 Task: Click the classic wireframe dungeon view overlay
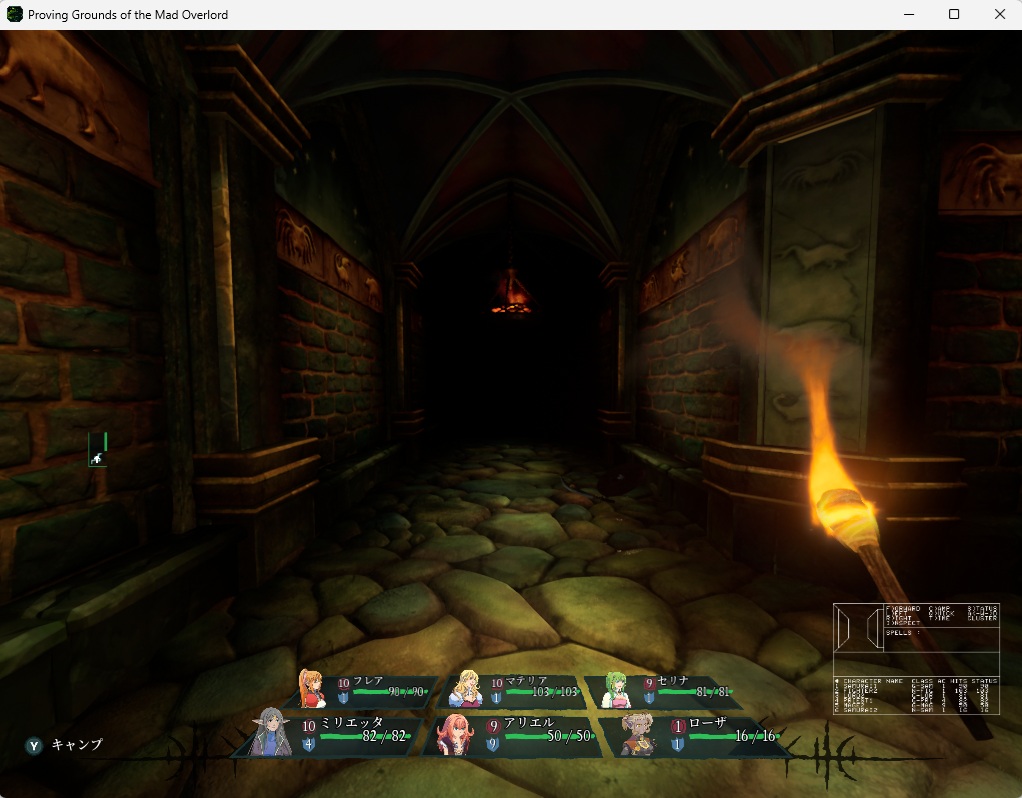click(858, 628)
